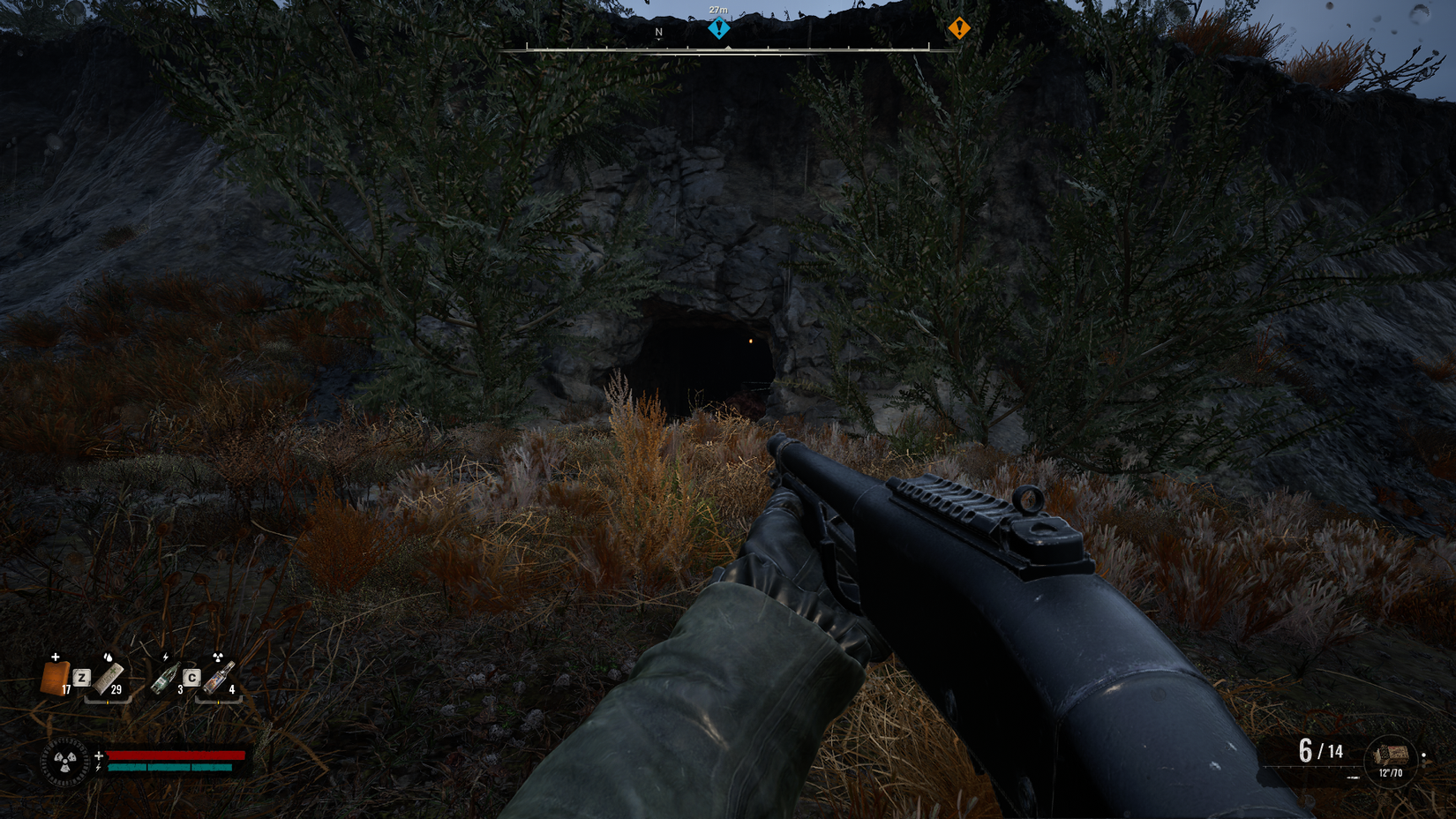Click the orange side-mission marker on the compass

[958, 29]
